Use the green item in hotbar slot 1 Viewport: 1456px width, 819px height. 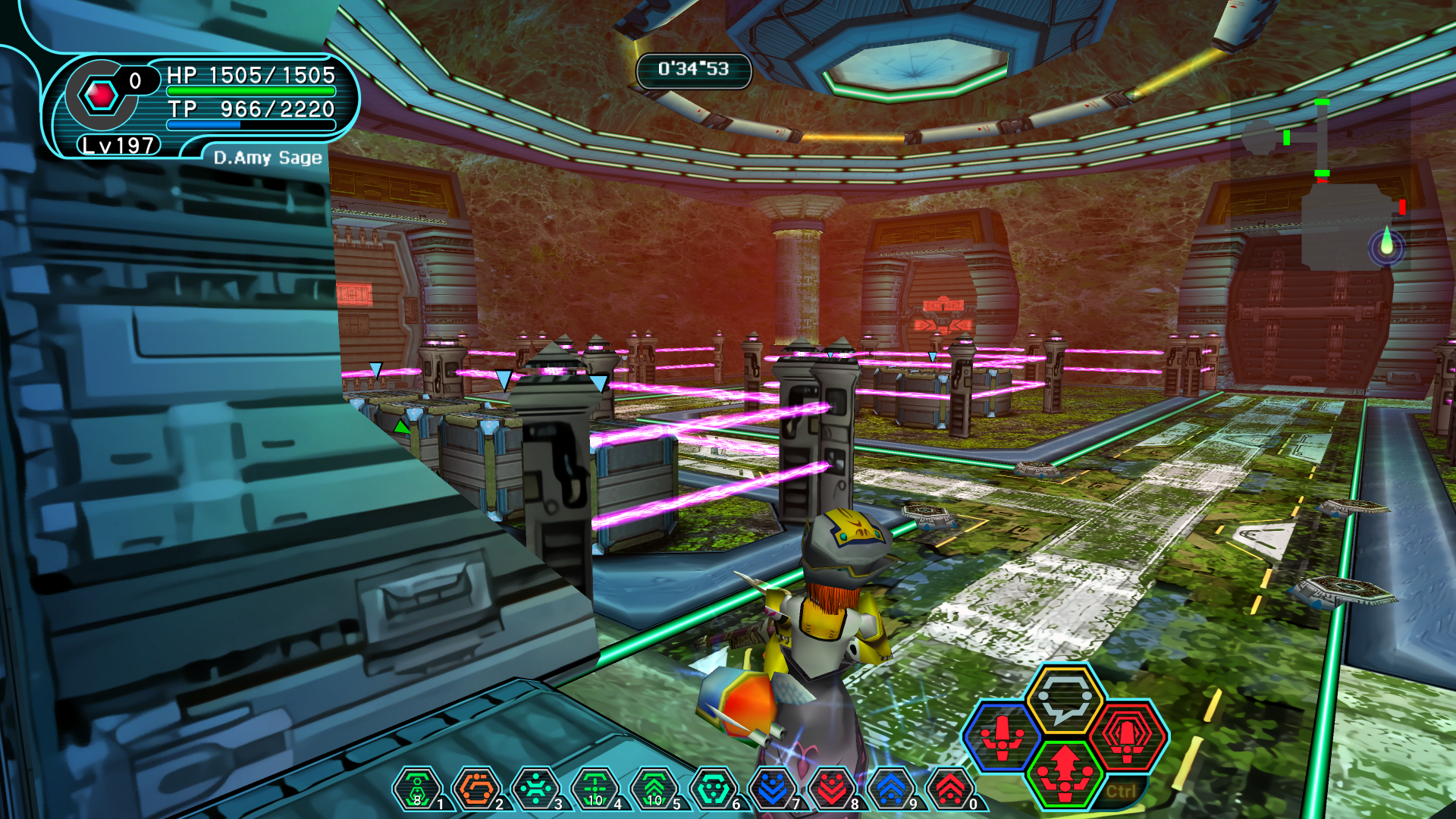tap(417, 789)
